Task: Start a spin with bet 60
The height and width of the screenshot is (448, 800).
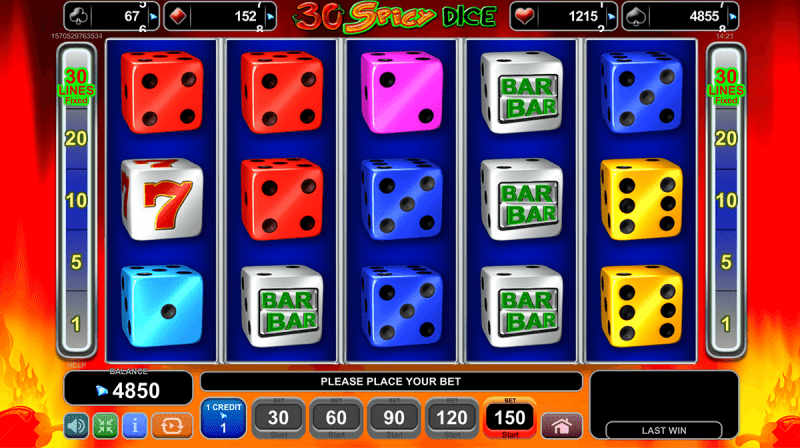Action: (x=336, y=417)
